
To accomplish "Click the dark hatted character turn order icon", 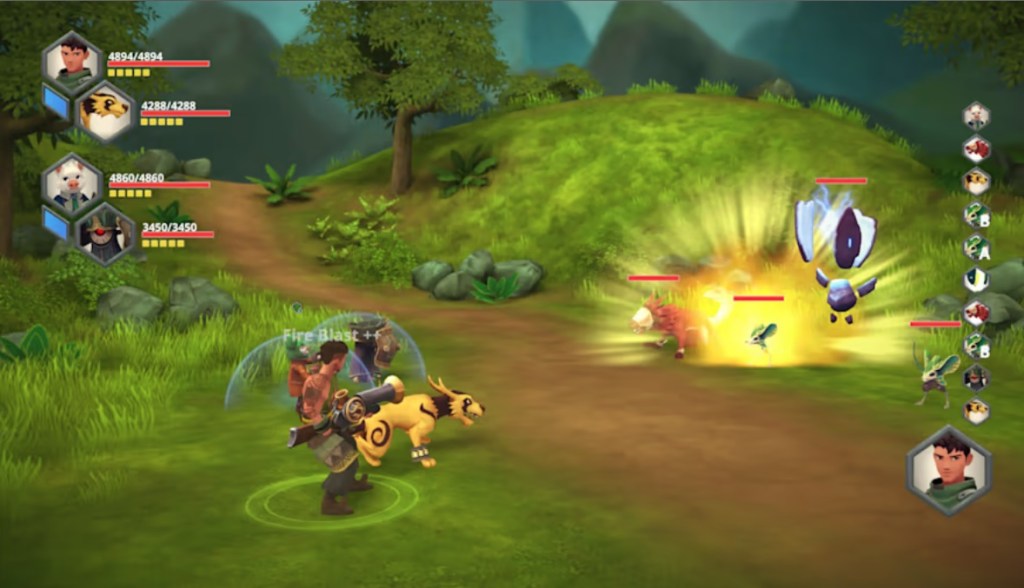I will click(976, 378).
